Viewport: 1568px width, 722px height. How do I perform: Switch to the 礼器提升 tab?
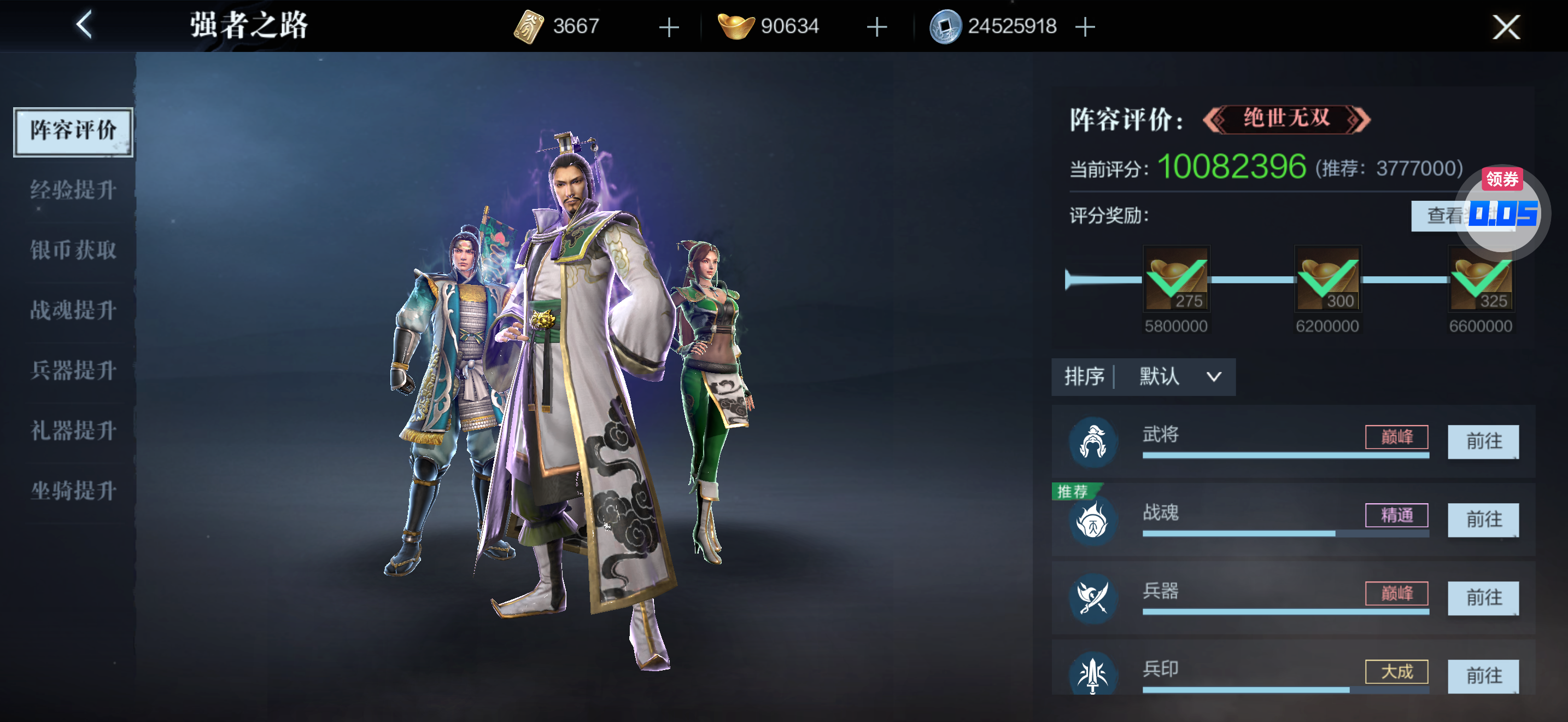(x=73, y=430)
